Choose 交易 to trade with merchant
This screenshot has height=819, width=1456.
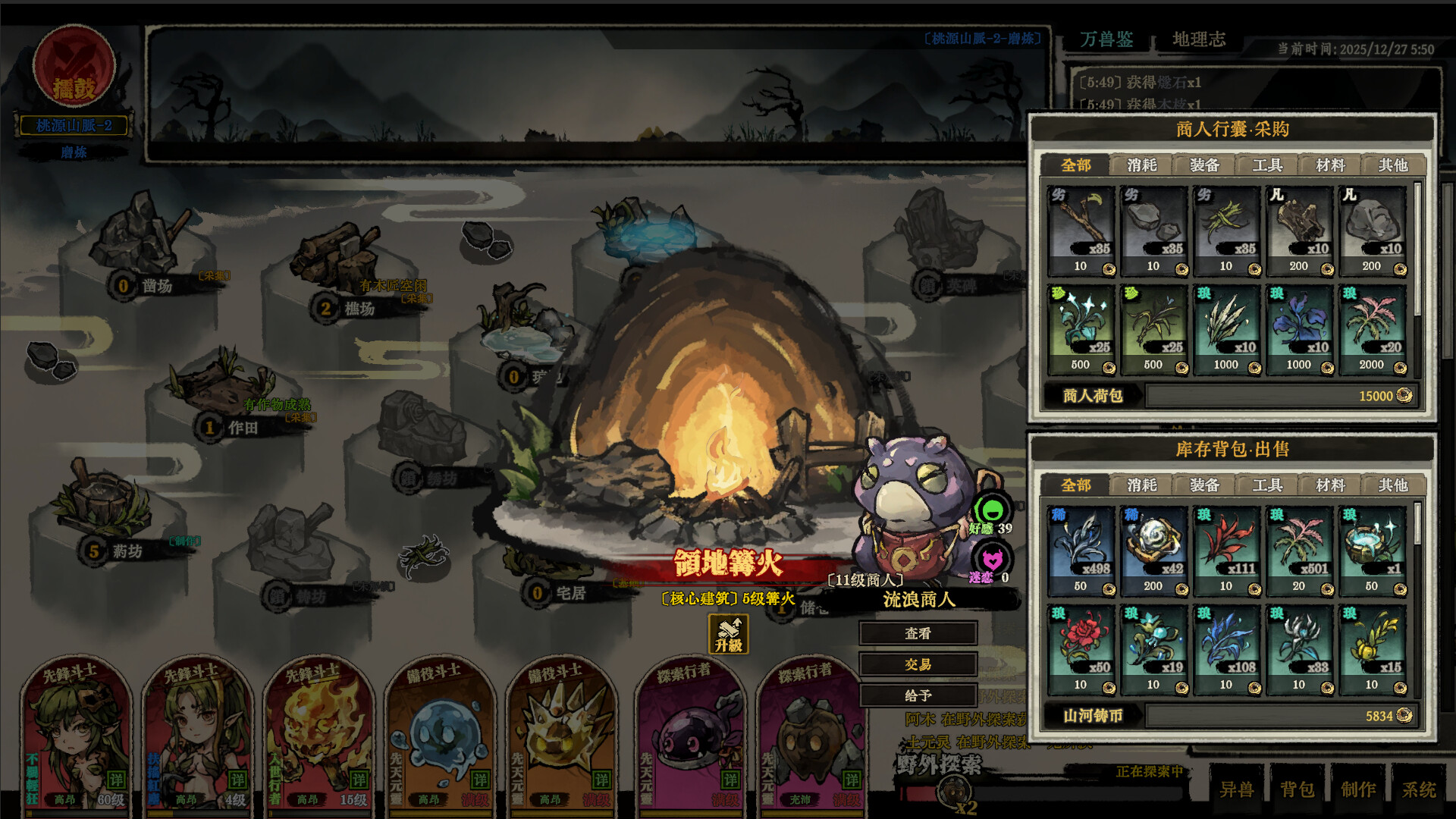(918, 664)
